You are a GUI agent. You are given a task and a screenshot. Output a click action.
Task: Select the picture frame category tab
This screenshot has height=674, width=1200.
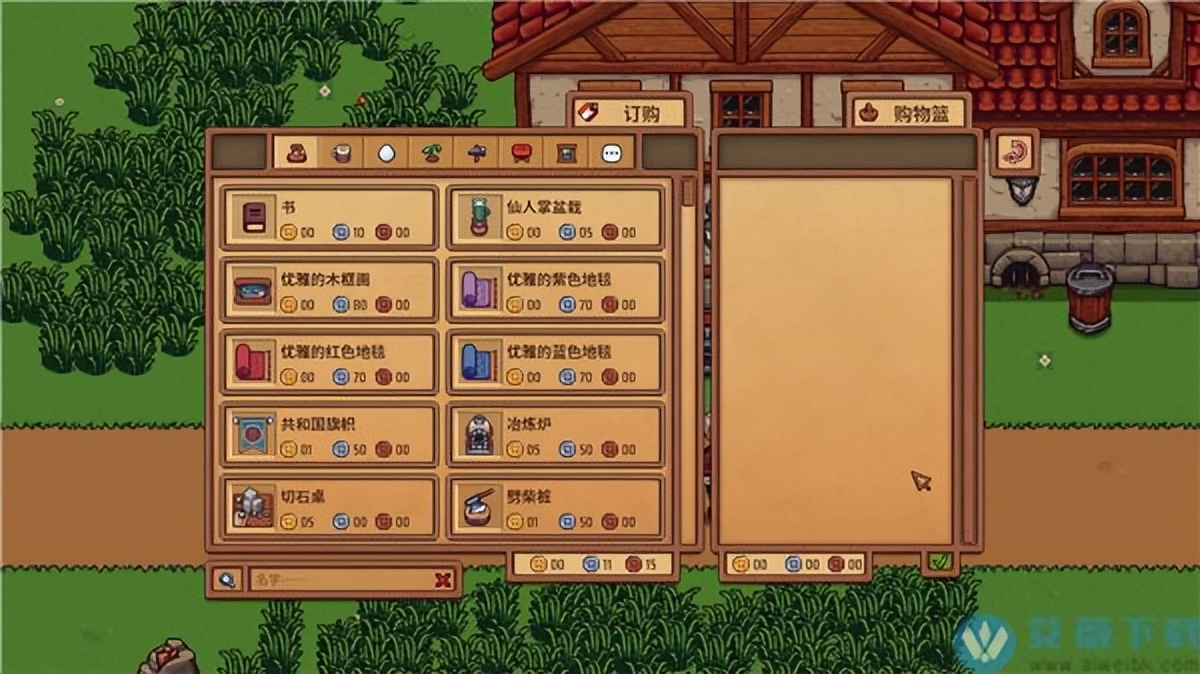pyautogui.click(x=566, y=153)
